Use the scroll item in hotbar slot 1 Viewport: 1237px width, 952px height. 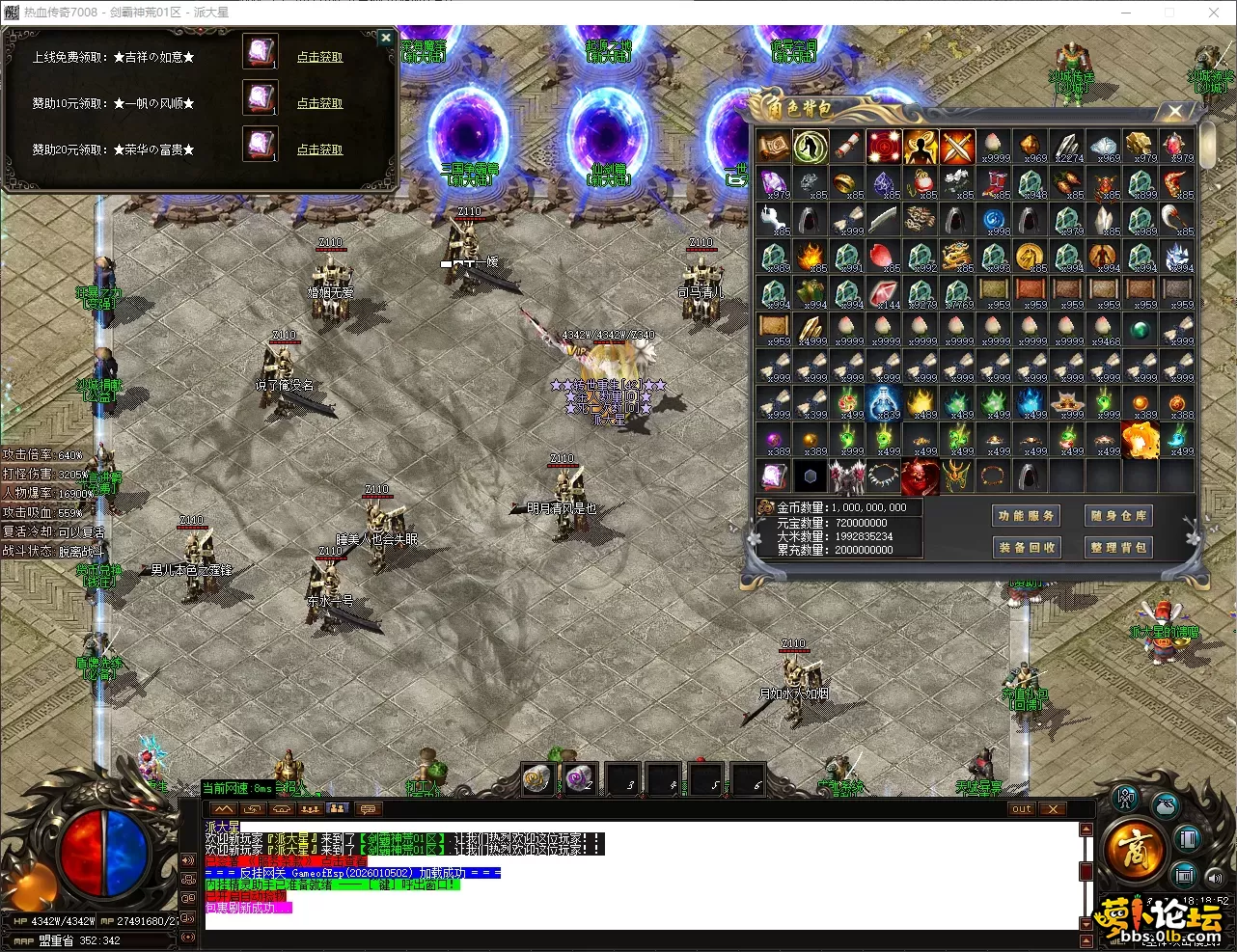click(536, 779)
